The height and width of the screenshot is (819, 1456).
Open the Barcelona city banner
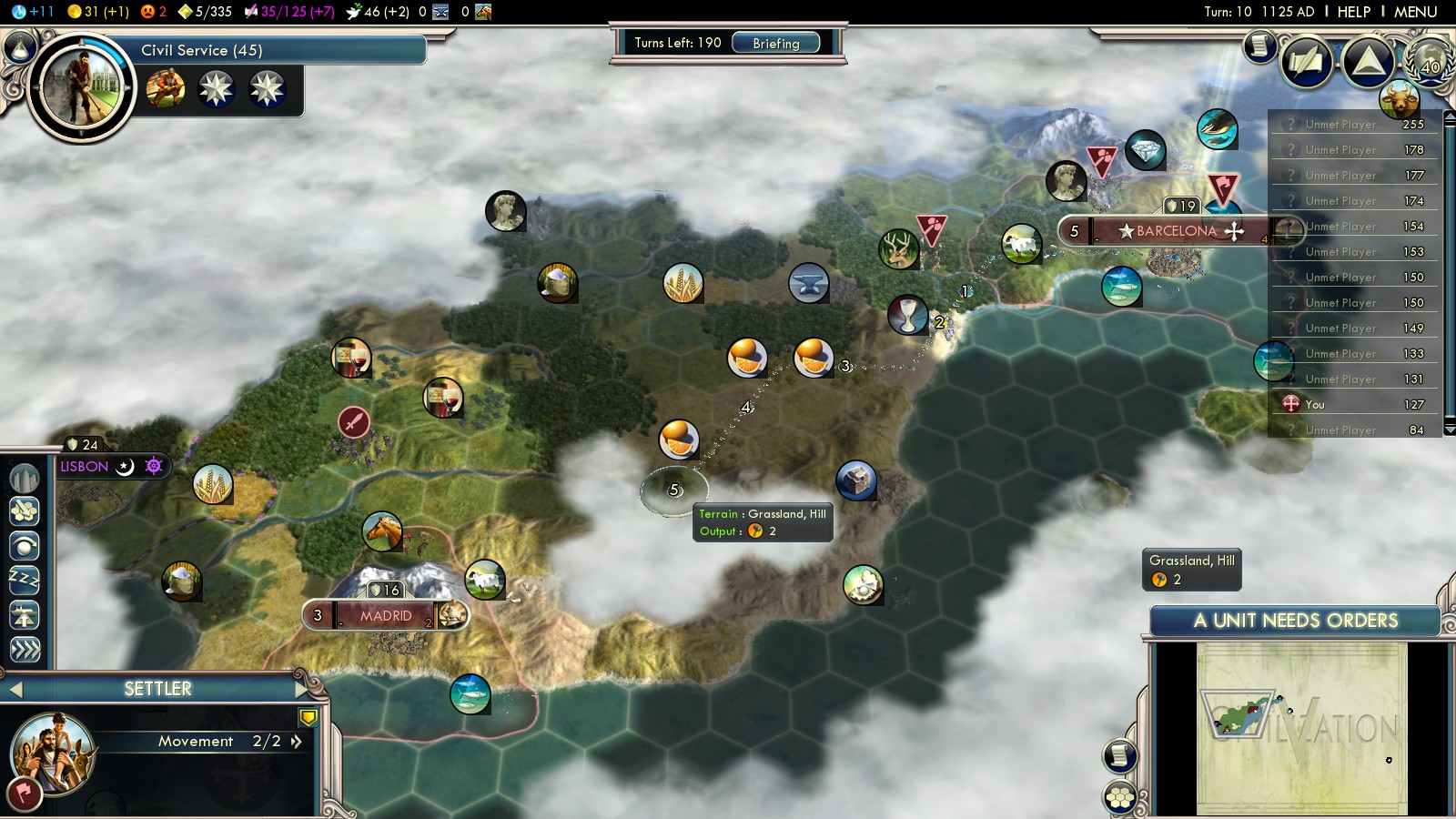coord(1176,231)
